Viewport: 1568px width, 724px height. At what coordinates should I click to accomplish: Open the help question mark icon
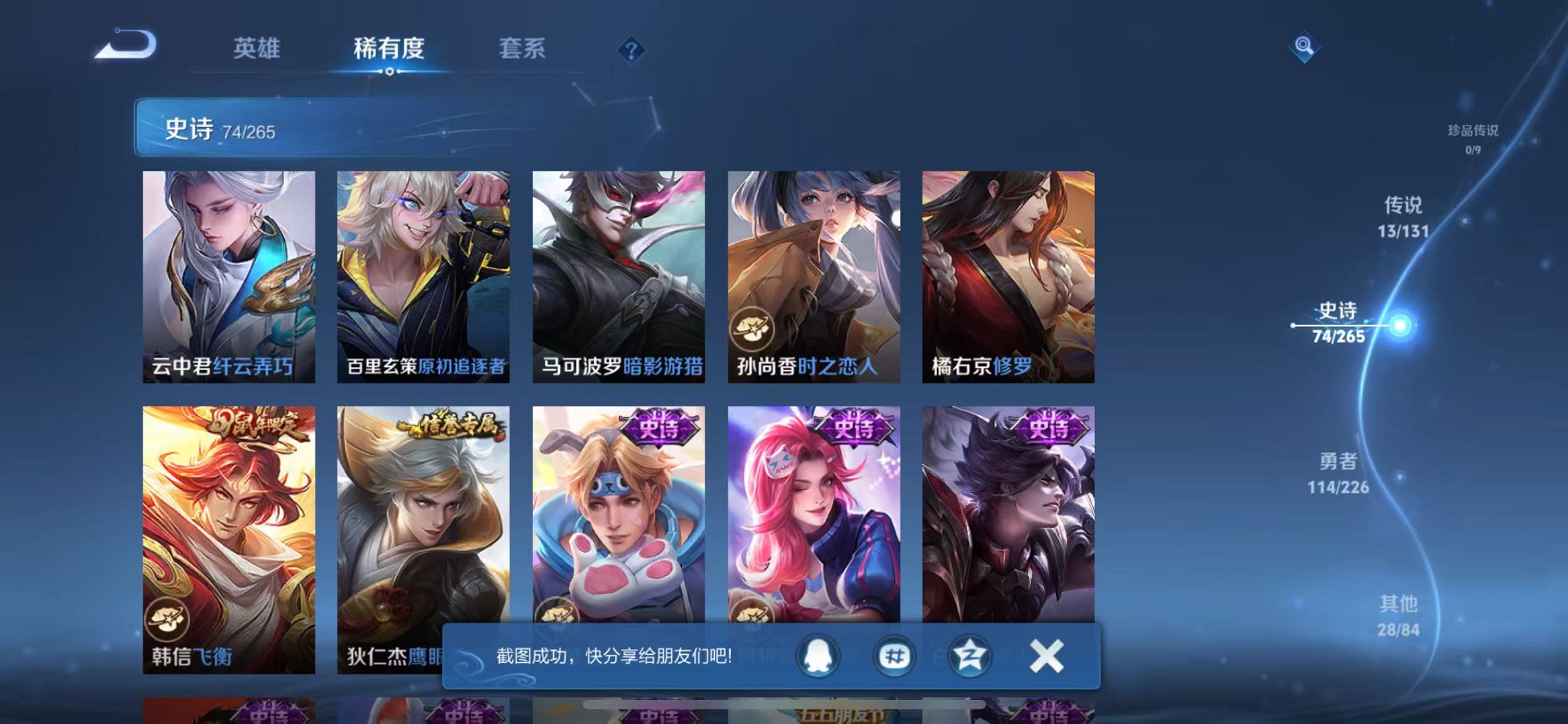coord(631,51)
